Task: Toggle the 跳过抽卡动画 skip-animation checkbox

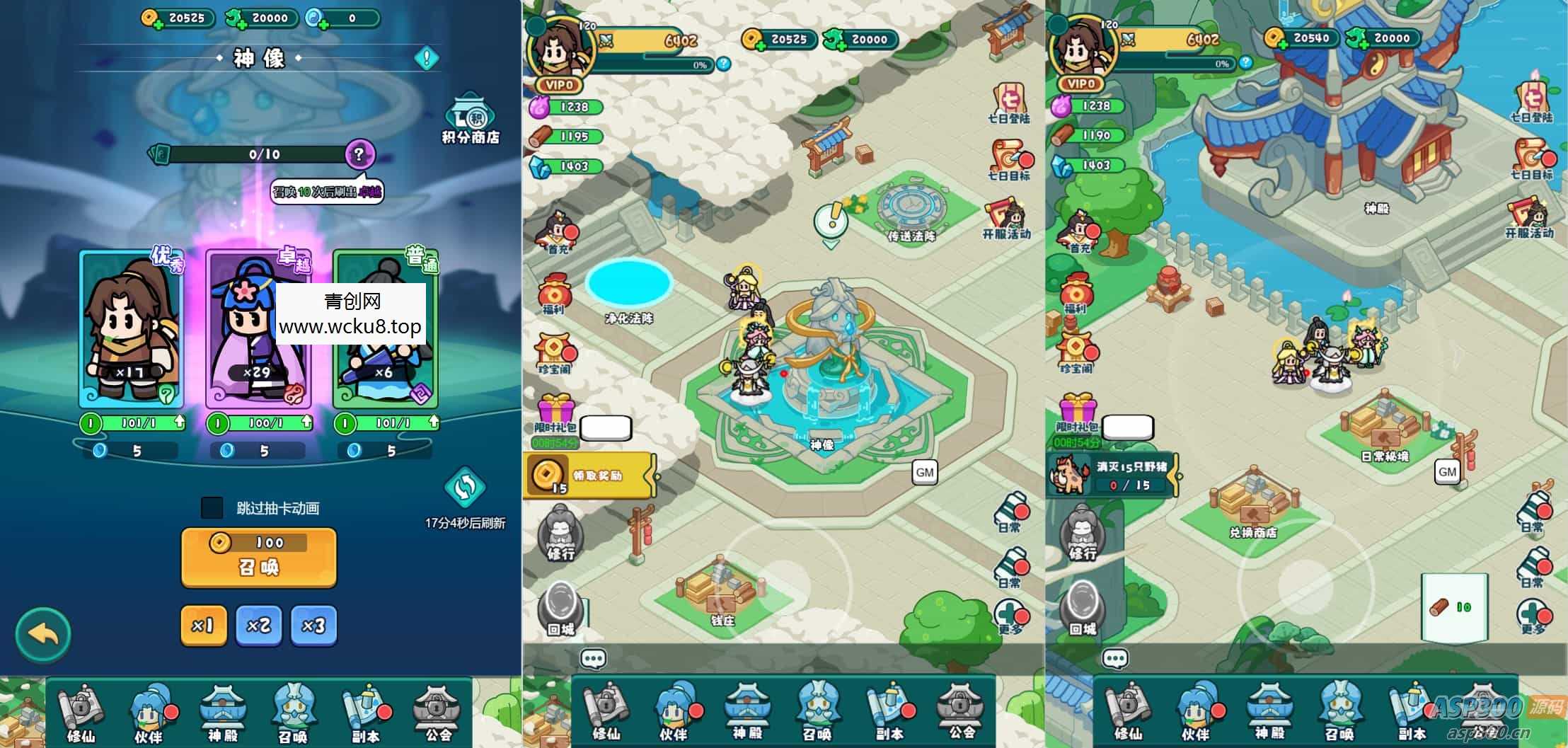Action: pos(212,507)
